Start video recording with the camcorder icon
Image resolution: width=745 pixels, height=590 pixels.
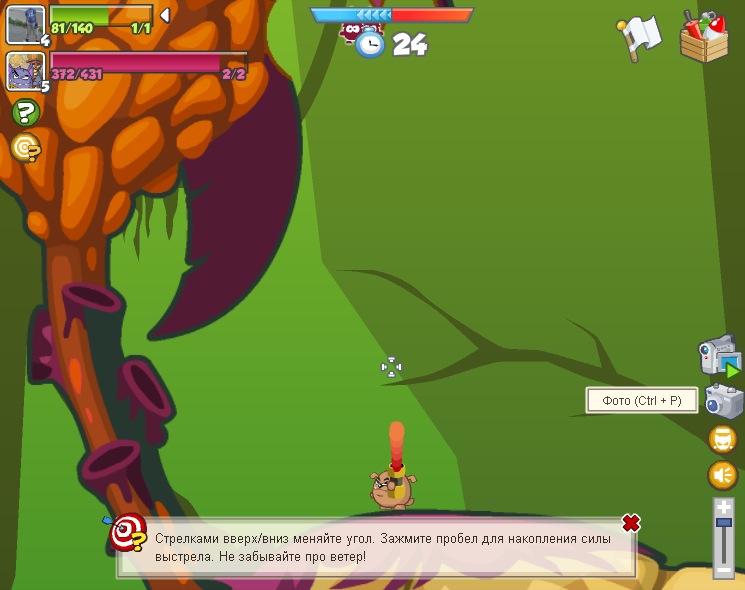719,358
